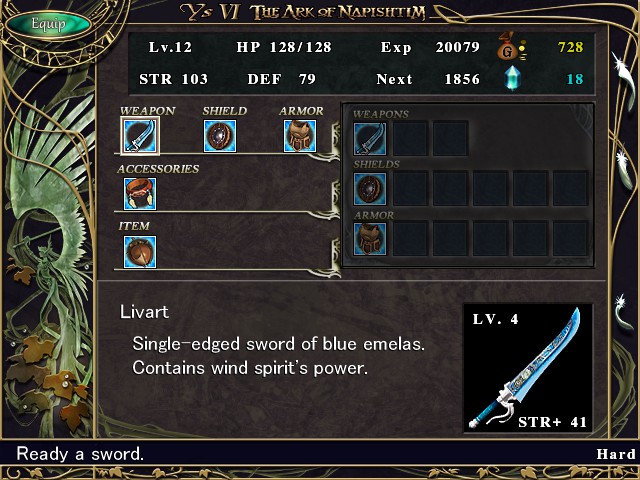
Task: Pick the equipped item slot
Action: coord(140,251)
